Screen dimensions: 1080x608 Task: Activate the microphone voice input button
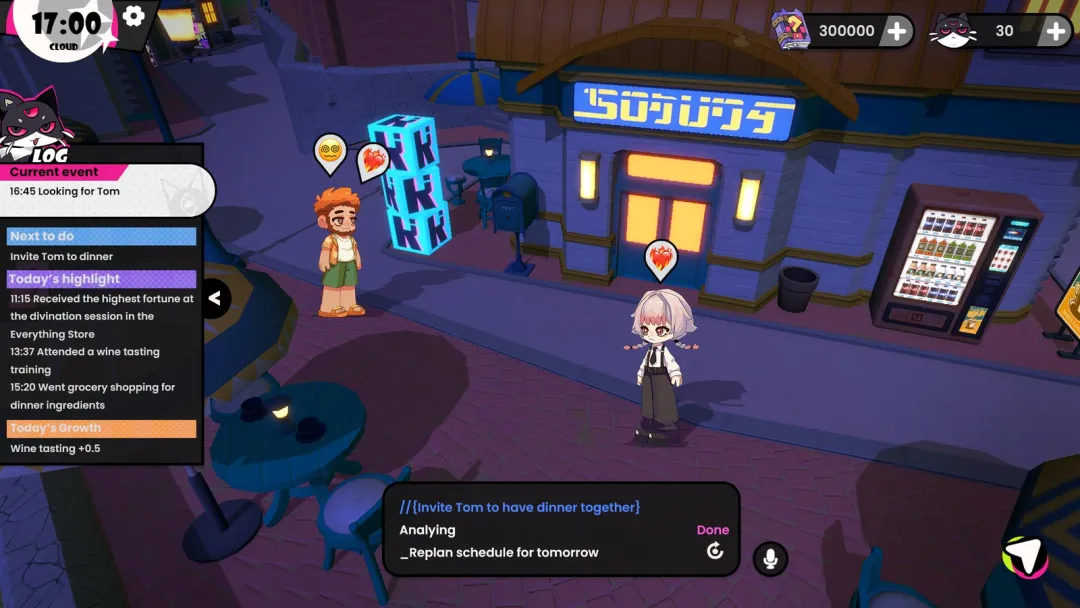(x=770, y=559)
